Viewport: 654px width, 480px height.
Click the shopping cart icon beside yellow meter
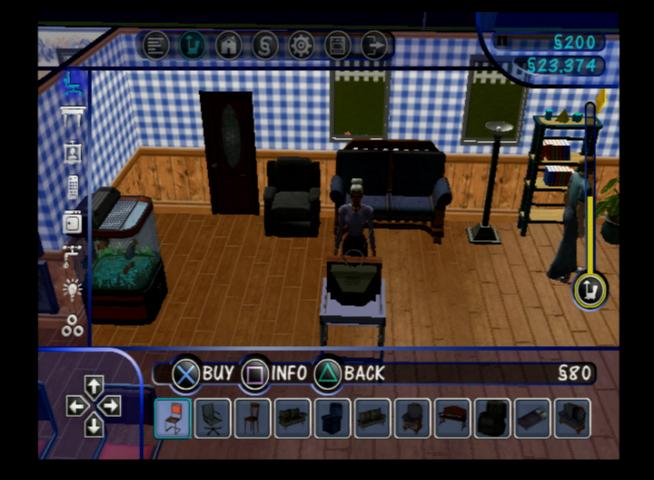[x=588, y=291]
